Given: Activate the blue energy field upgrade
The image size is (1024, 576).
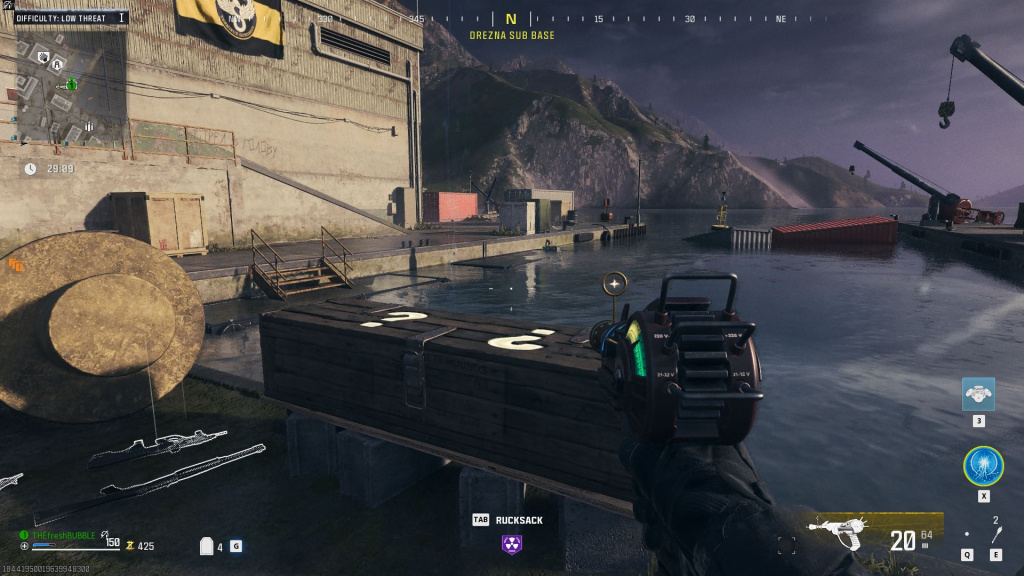Looking at the screenshot, I should point(983,466).
